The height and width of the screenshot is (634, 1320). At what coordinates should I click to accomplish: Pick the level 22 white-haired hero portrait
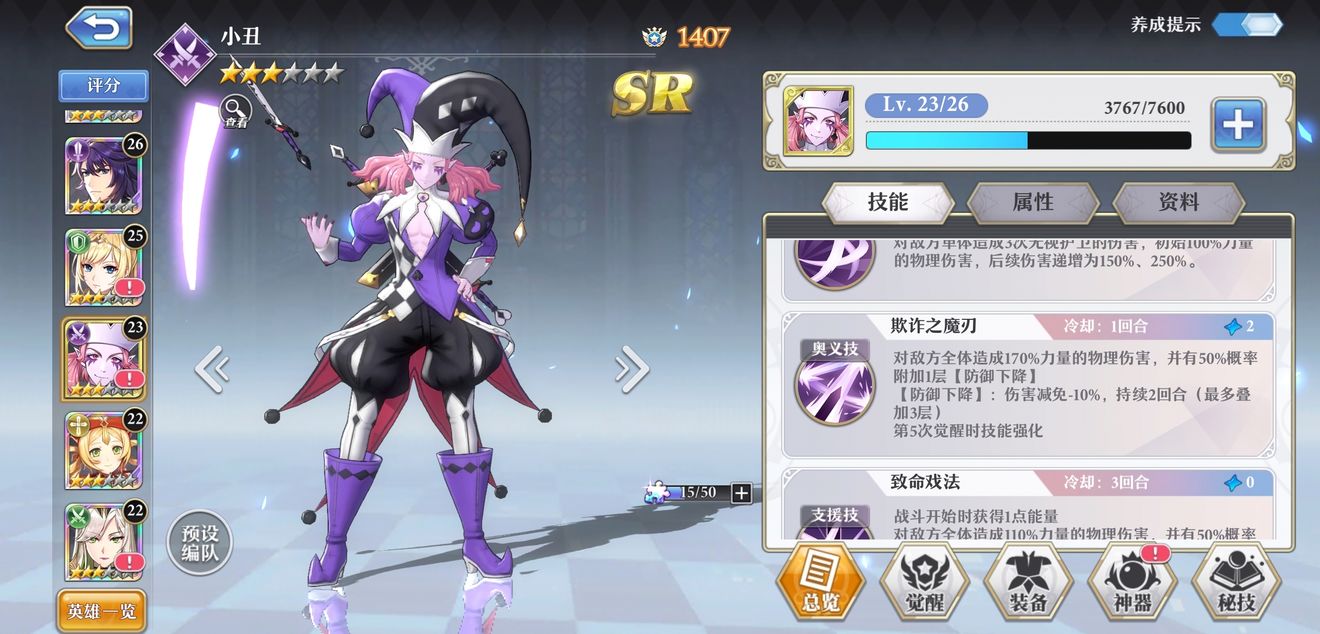coord(104,540)
